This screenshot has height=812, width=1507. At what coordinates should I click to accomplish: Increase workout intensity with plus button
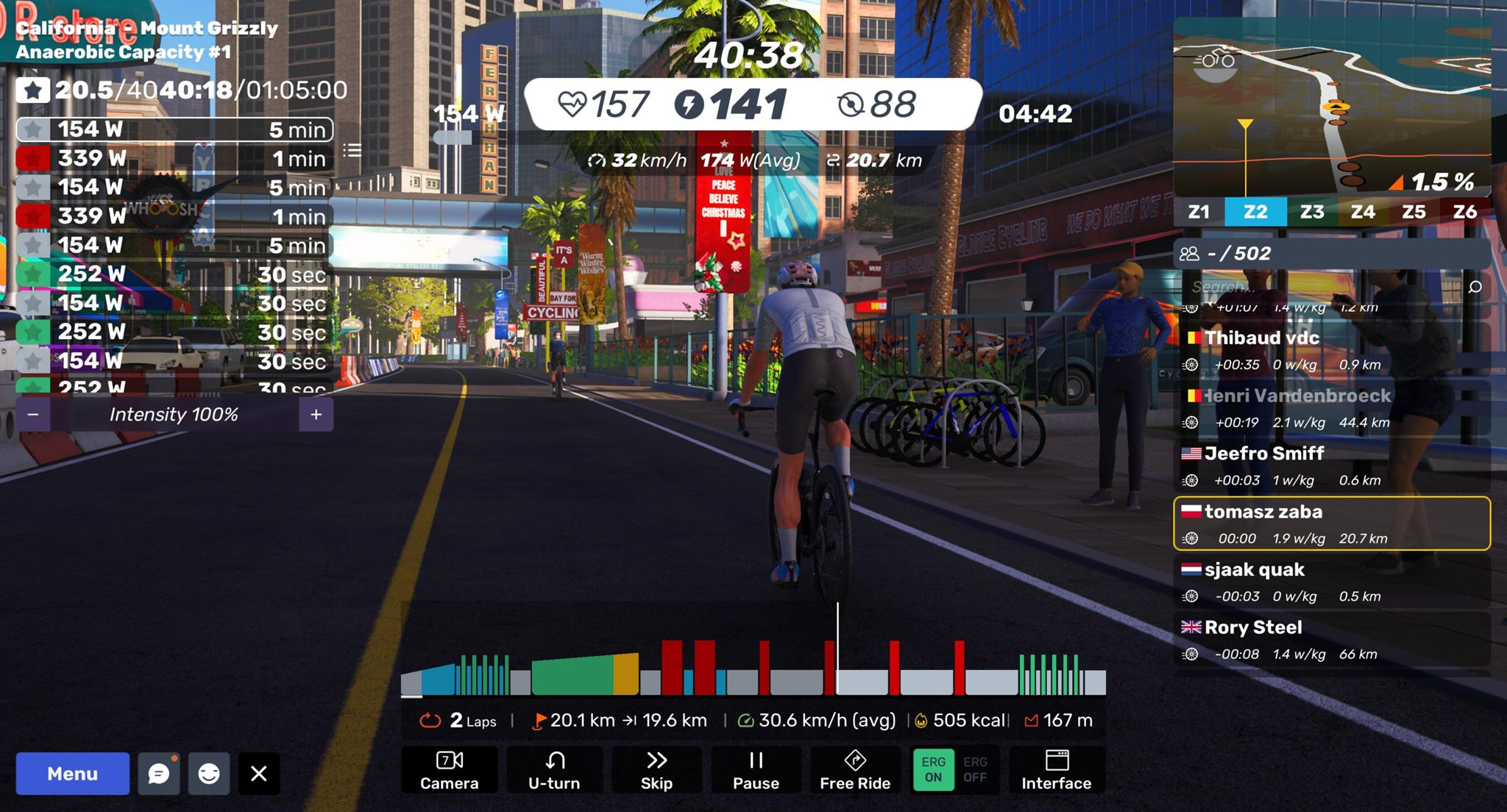316,415
